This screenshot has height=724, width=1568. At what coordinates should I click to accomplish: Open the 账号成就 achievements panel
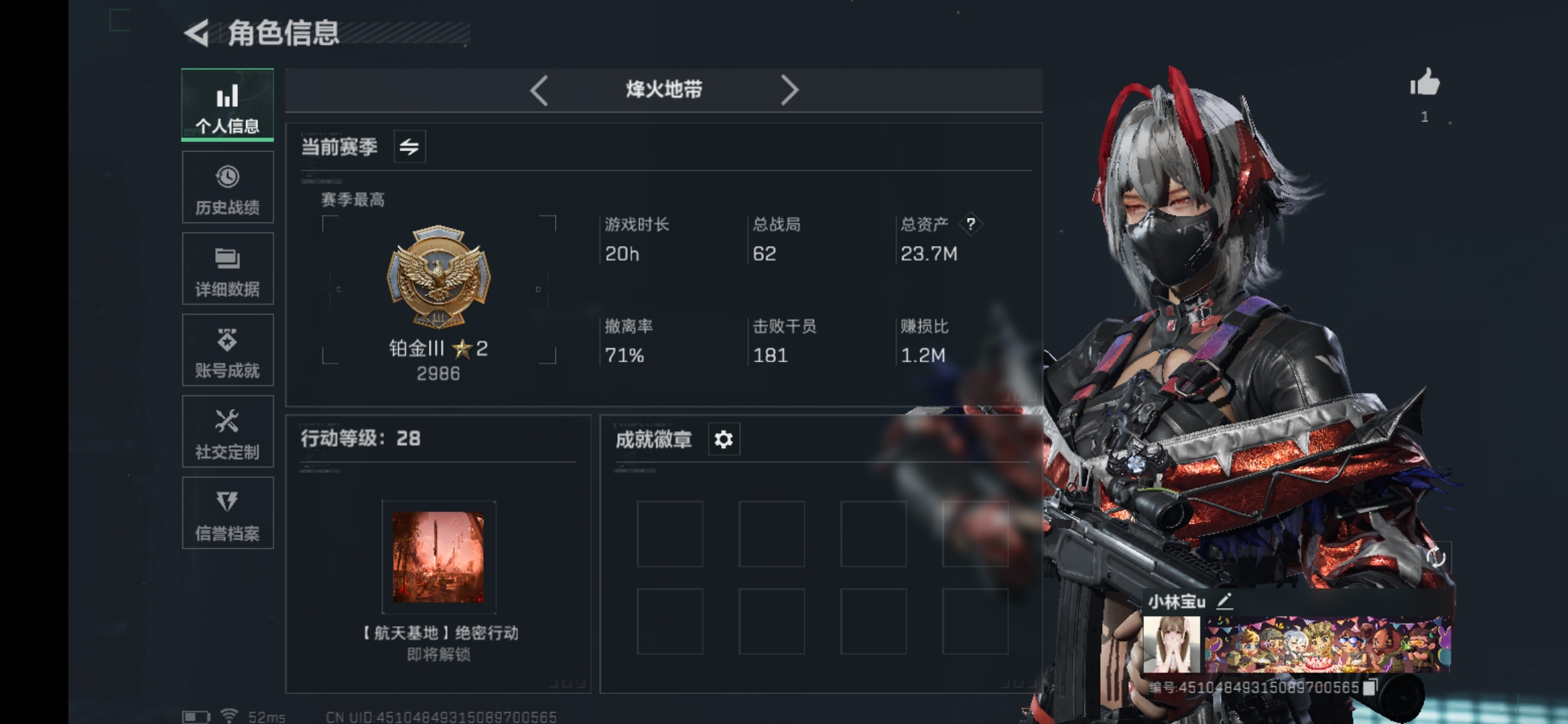[228, 350]
